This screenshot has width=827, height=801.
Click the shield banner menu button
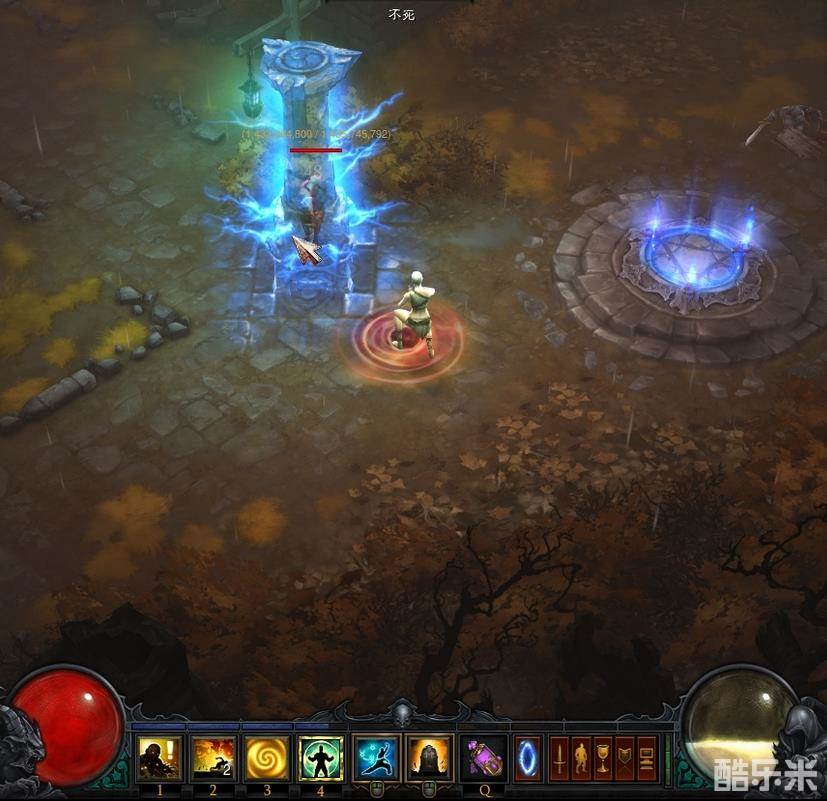click(x=625, y=757)
